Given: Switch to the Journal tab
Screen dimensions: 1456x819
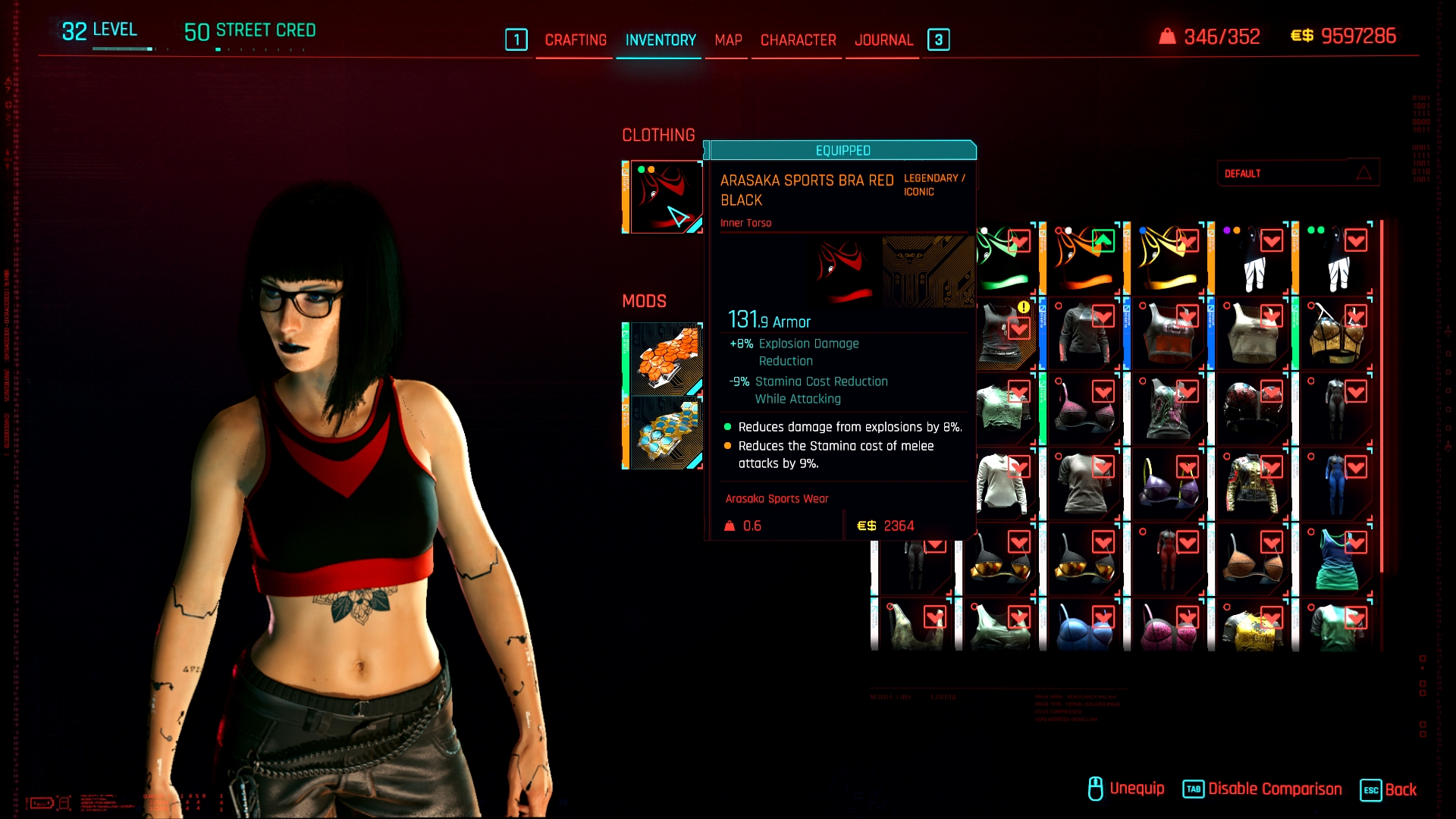Looking at the screenshot, I should click(x=883, y=40).
